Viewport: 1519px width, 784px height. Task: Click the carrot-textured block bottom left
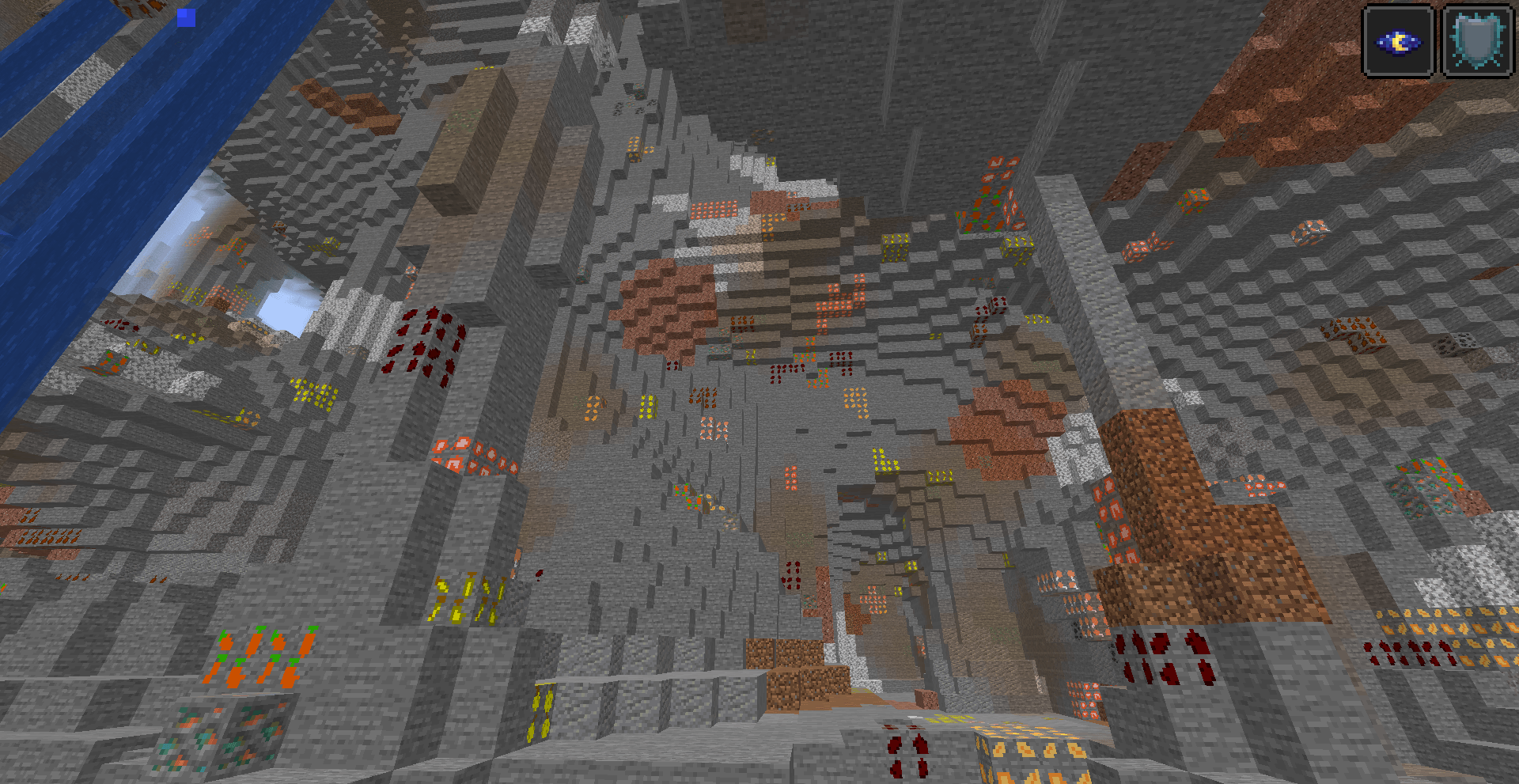tap(261, 657)
